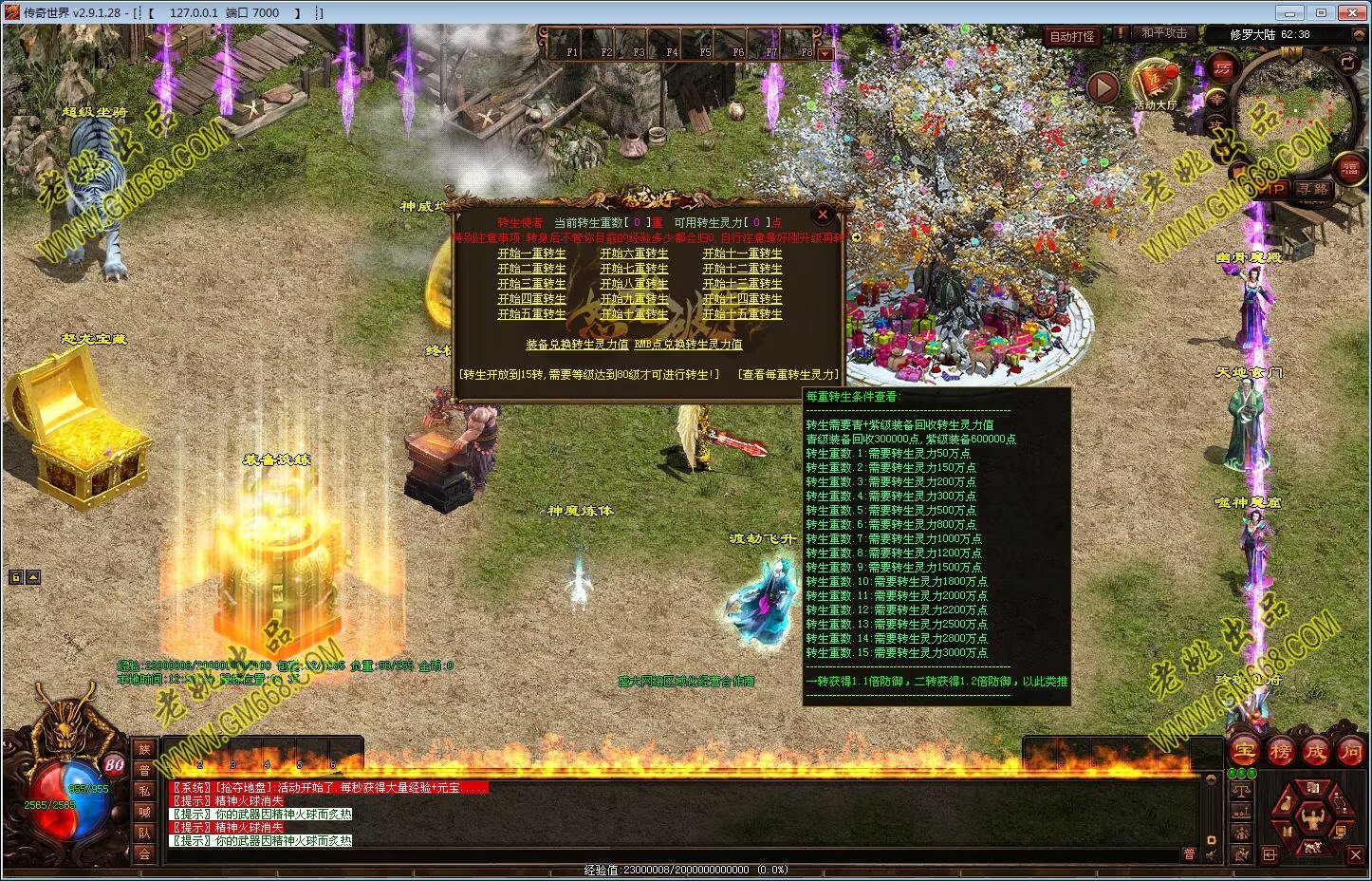Open the 宝 treasure shop button
Viewport: 1372px width, 881px height.
click(1244, 751)
